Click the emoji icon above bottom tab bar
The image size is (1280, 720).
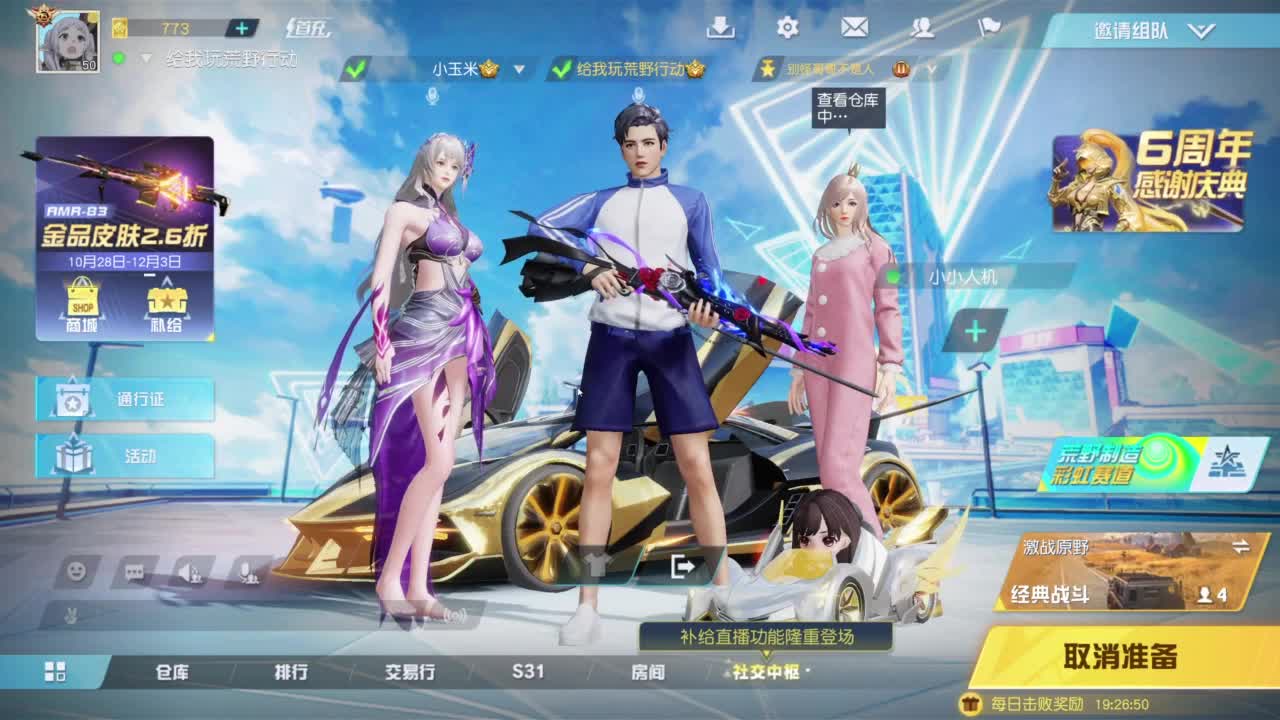75,571
